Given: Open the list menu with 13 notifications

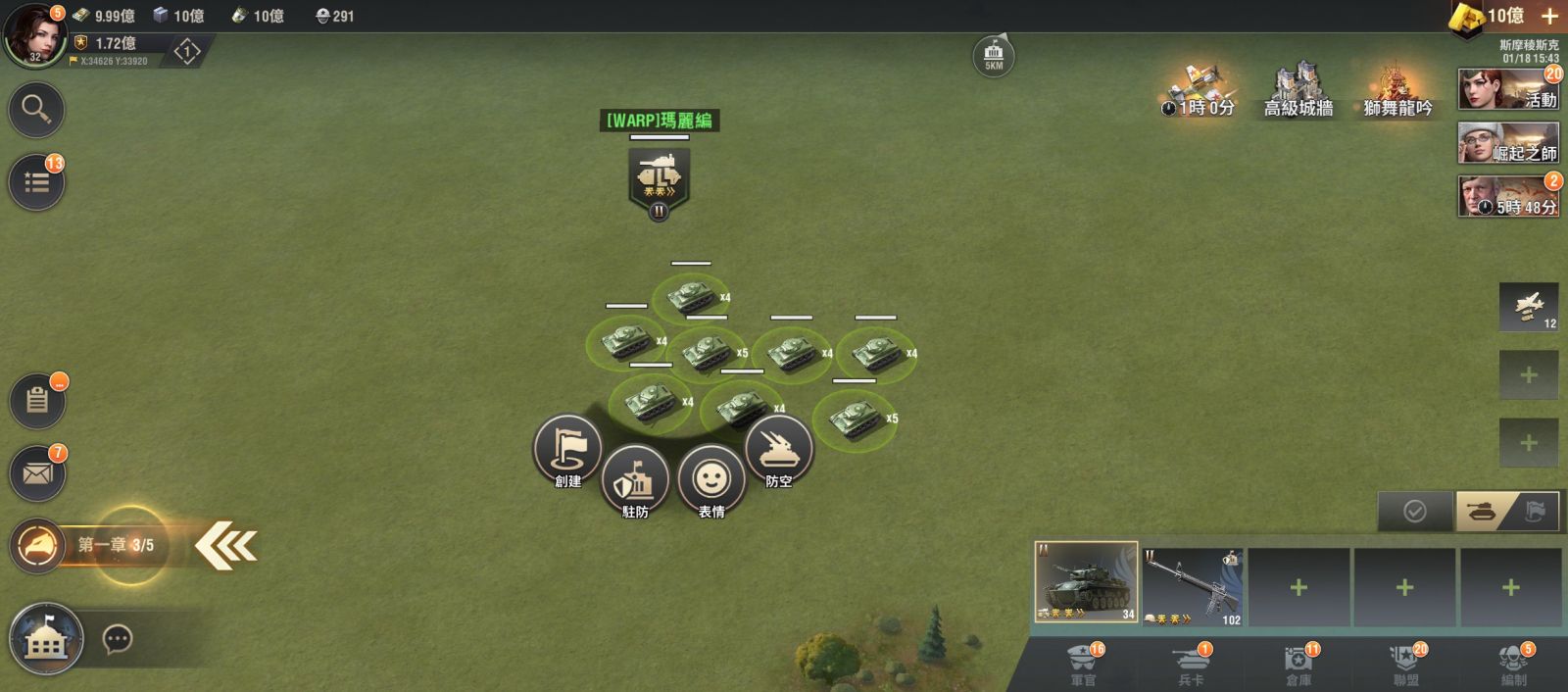Looking at the screenshot, I should tap(36, 182).
